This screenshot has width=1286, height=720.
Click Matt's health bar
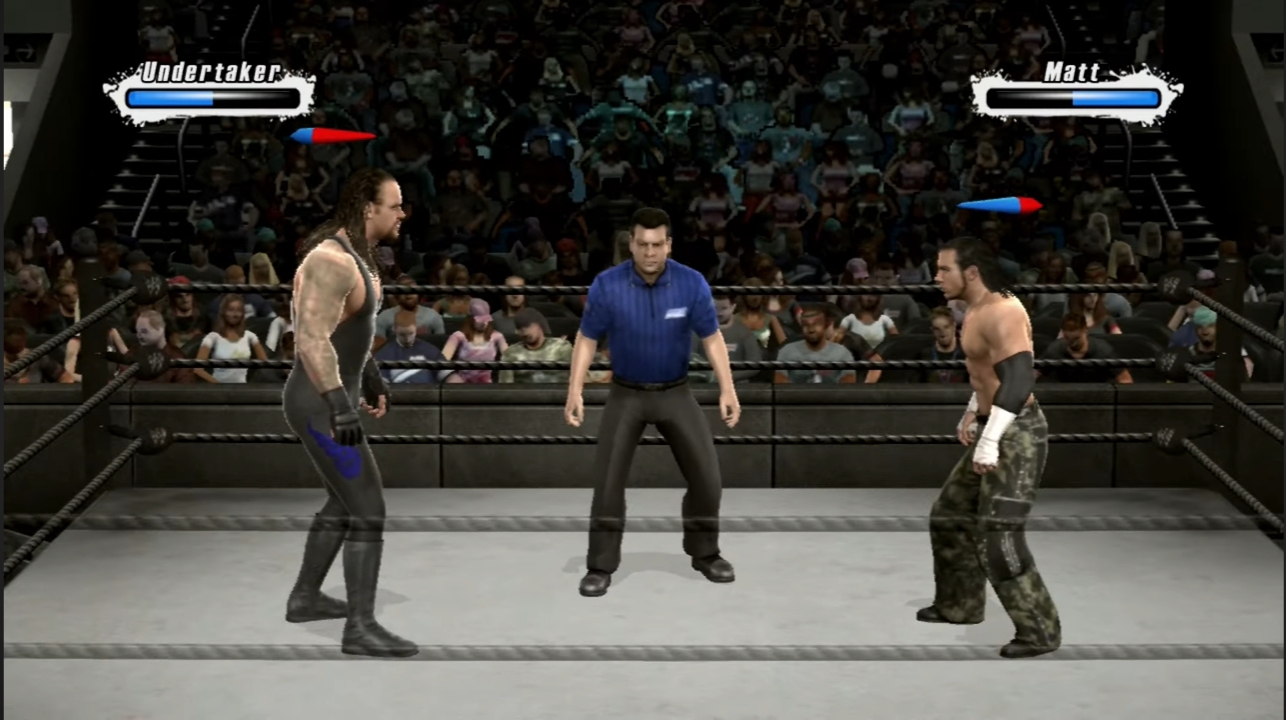1074,97
